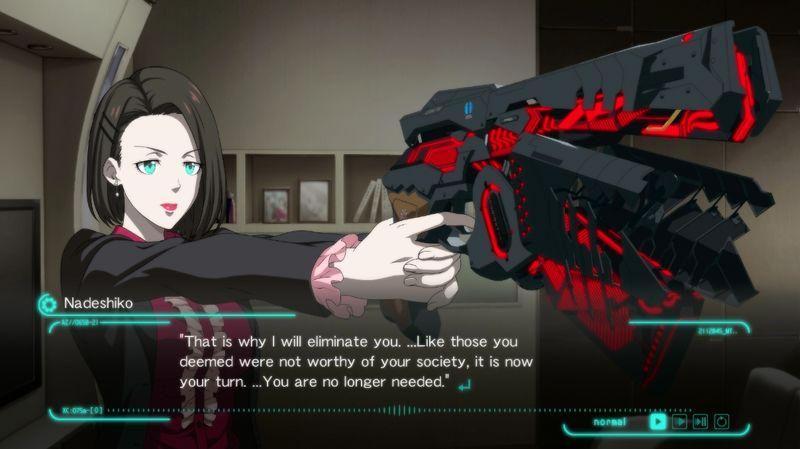The height and width of the screenshot is (449, 800).
Task: Select the highlighted normal play button
Action: pos(657,421)
